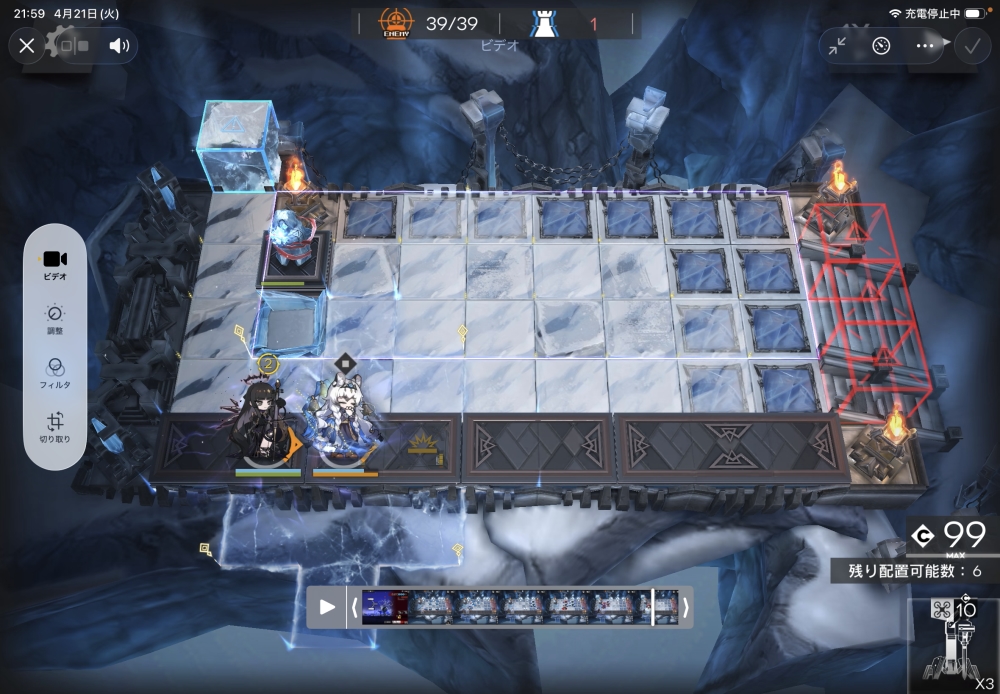Tap the shrink-arrows icon in the top toolbar

pos(838,45)
